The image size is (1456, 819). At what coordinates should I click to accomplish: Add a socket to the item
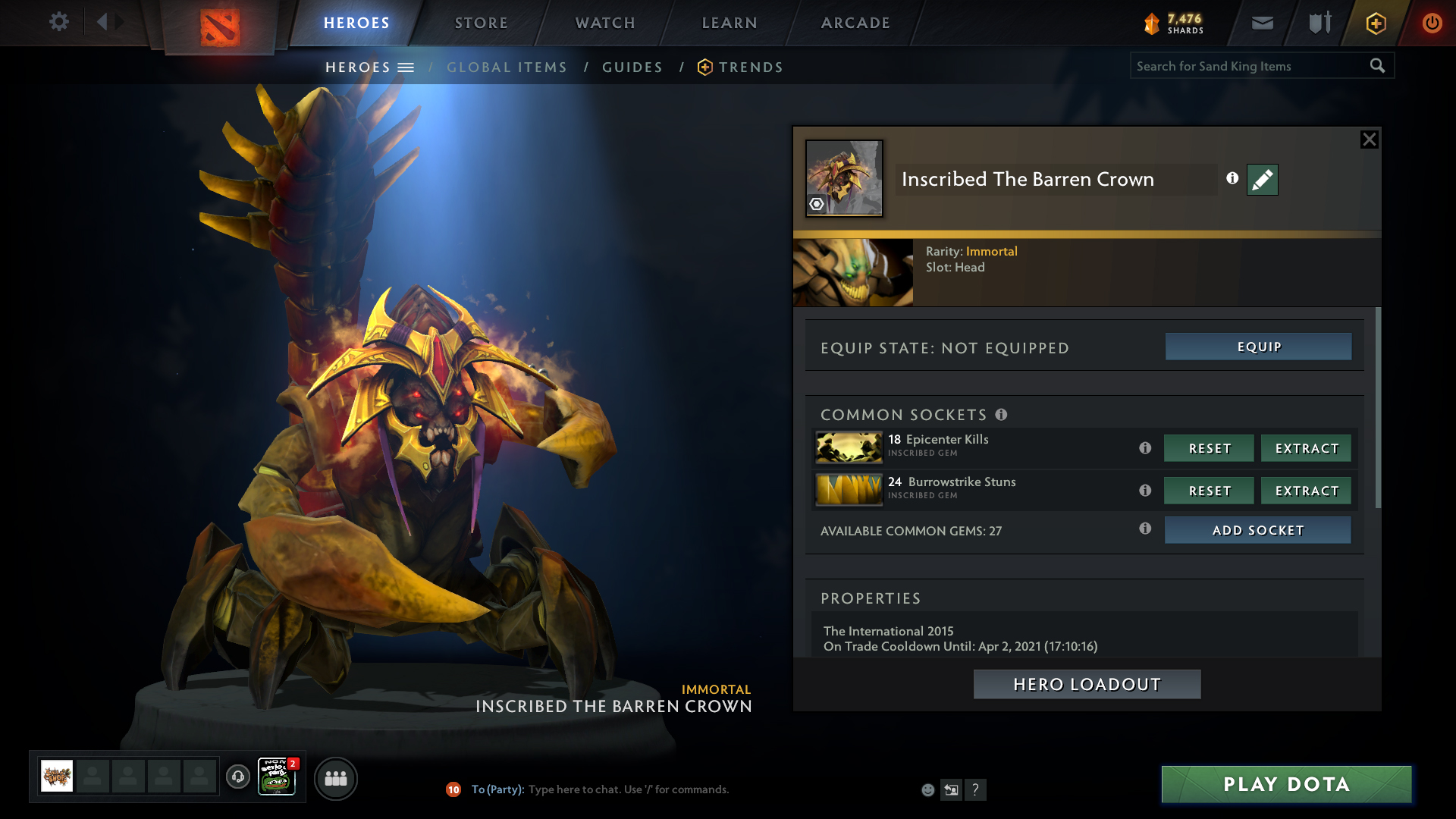pos(1257,530)
